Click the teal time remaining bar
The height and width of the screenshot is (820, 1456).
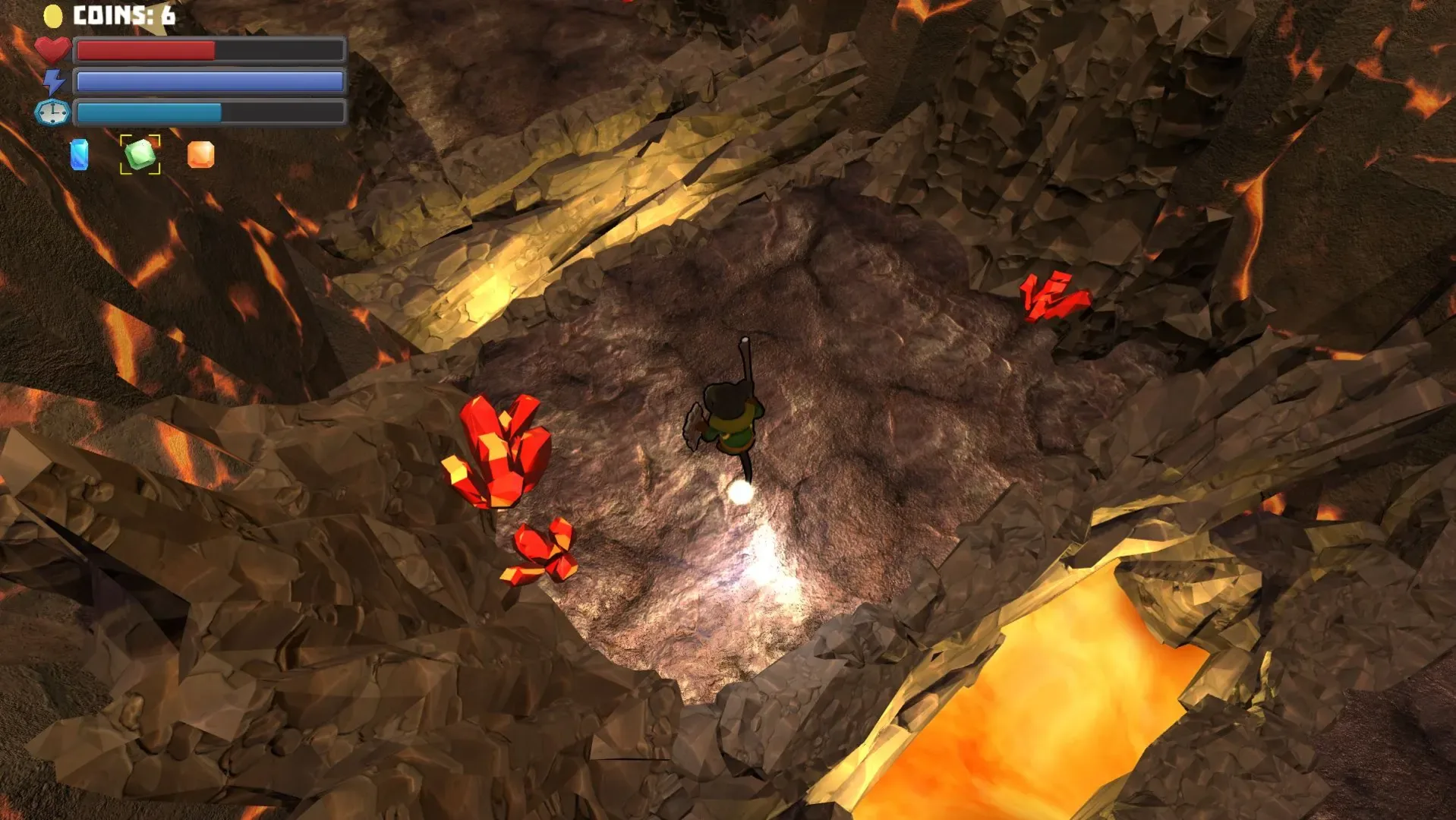[148, 112]
